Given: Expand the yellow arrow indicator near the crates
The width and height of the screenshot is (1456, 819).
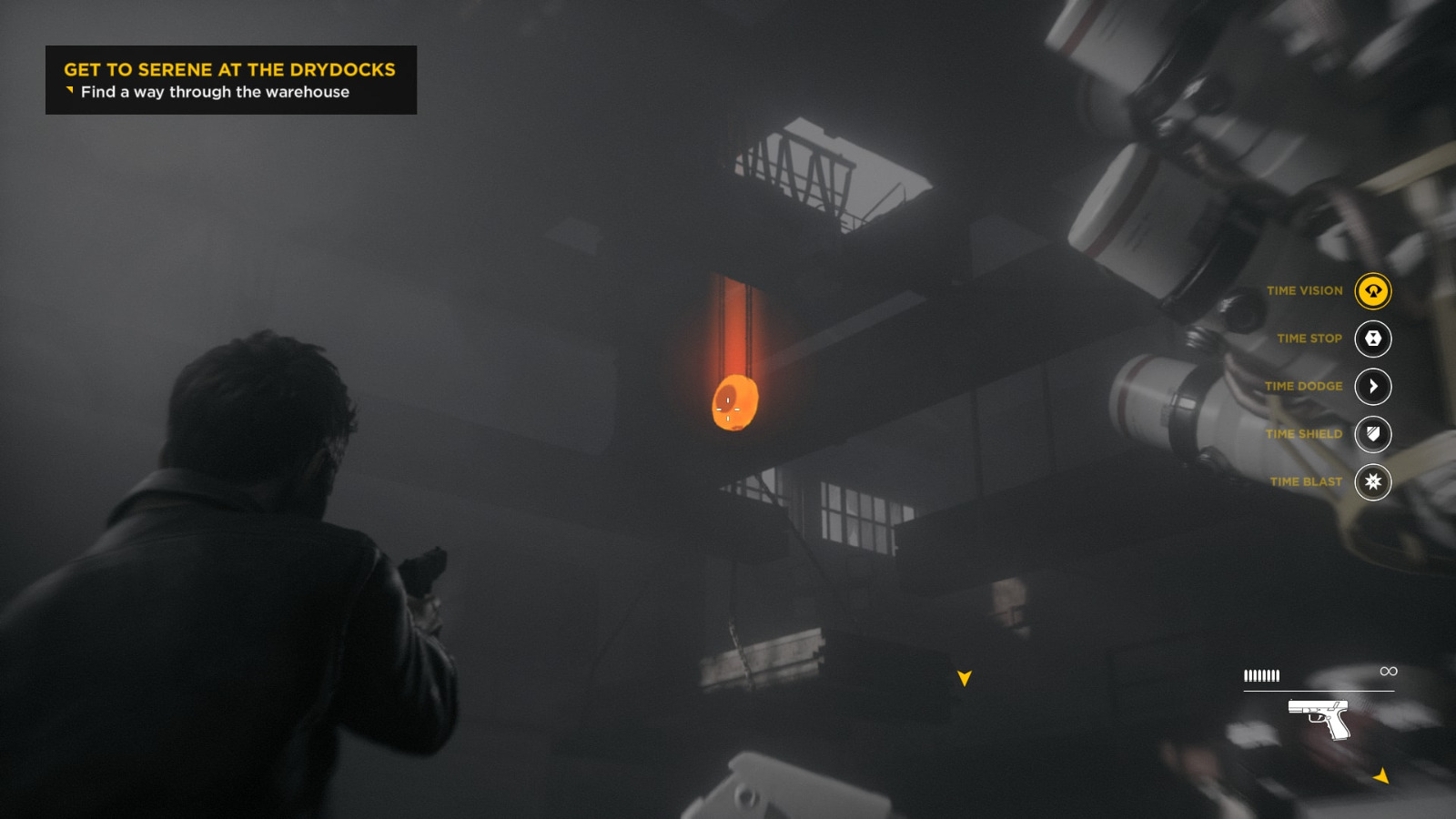Looking at the screenshot, I should (x=964, y=677).
